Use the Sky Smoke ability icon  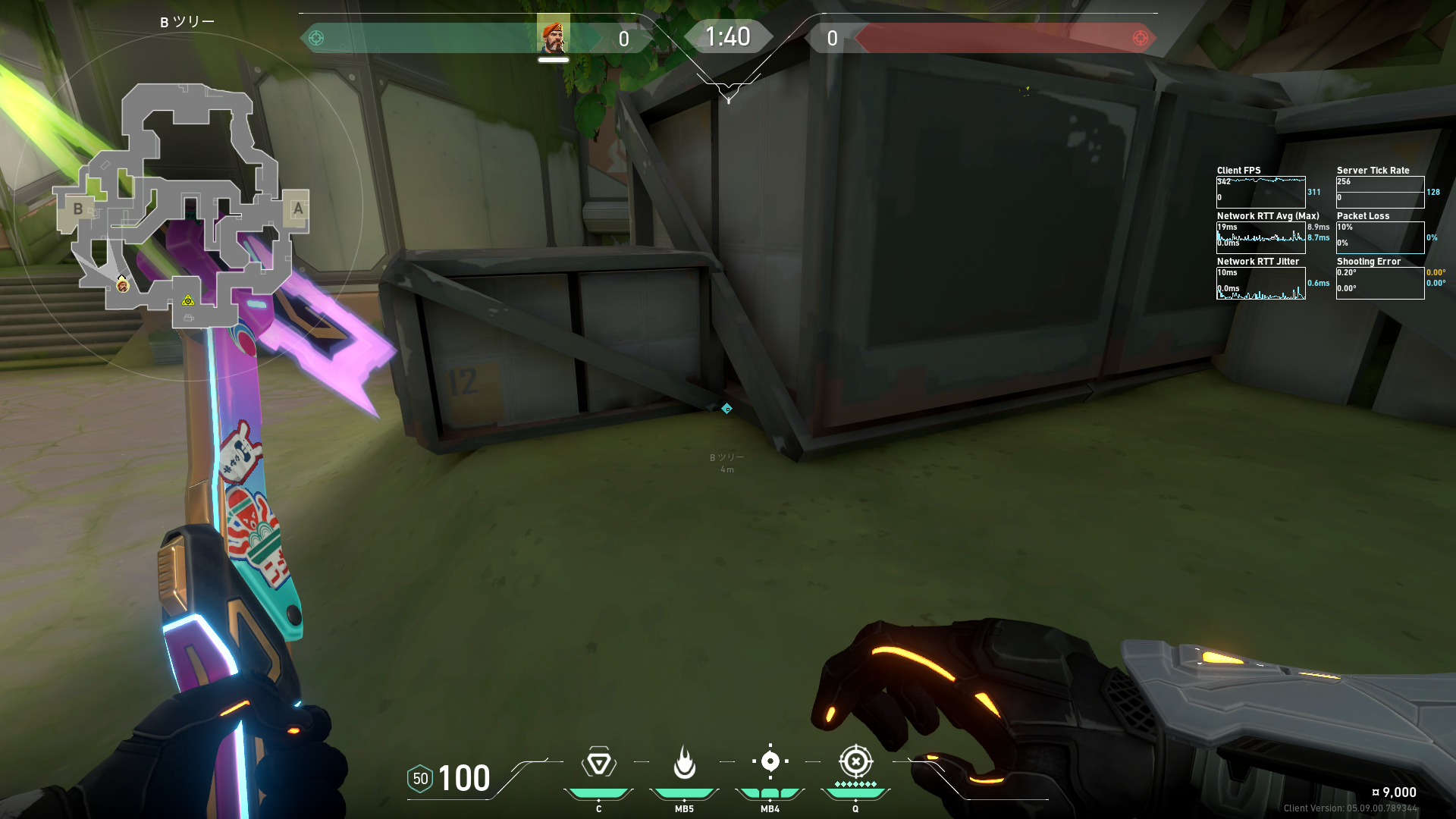pos(770,761)
